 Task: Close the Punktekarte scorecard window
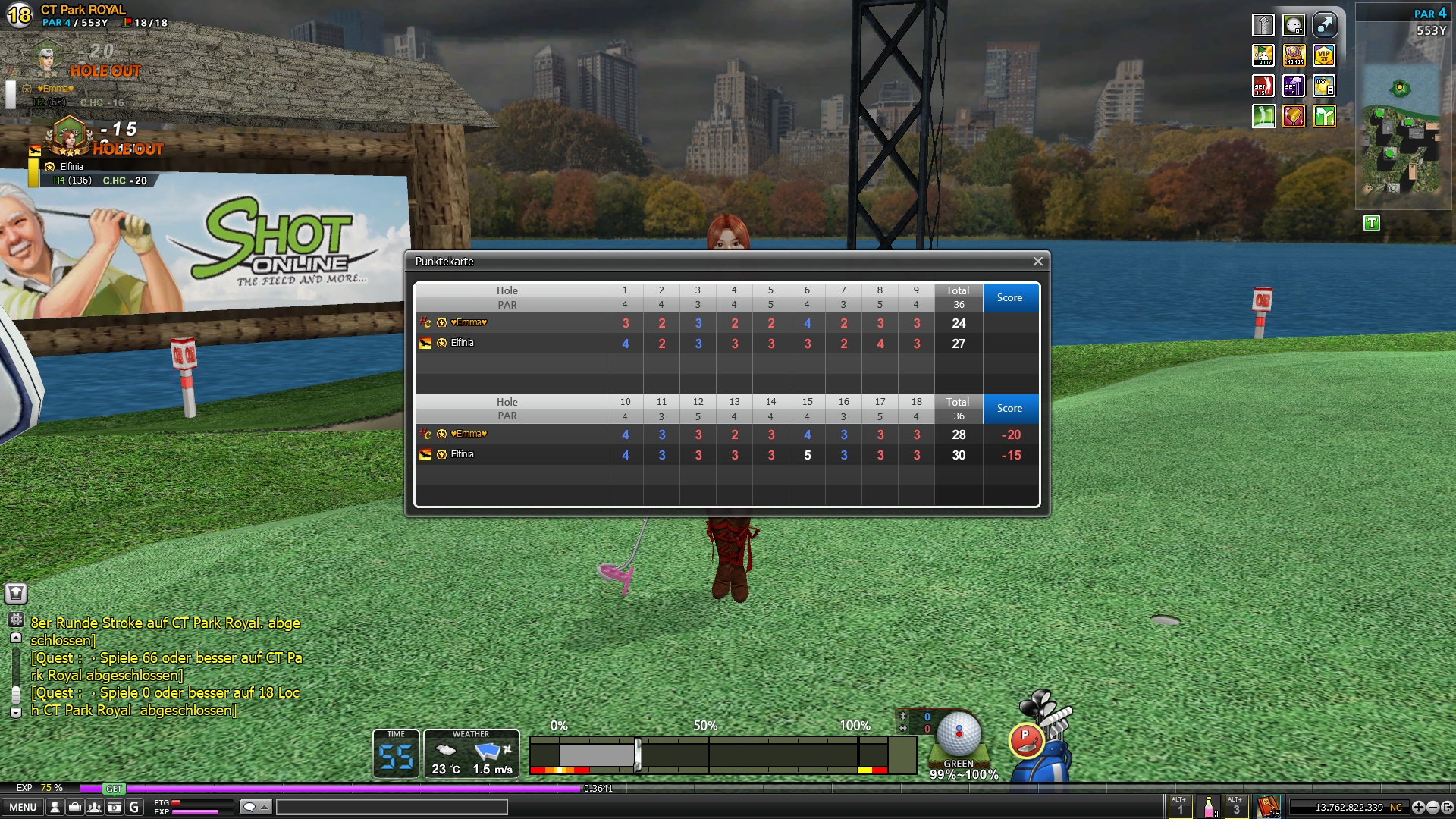point(1037,262)
